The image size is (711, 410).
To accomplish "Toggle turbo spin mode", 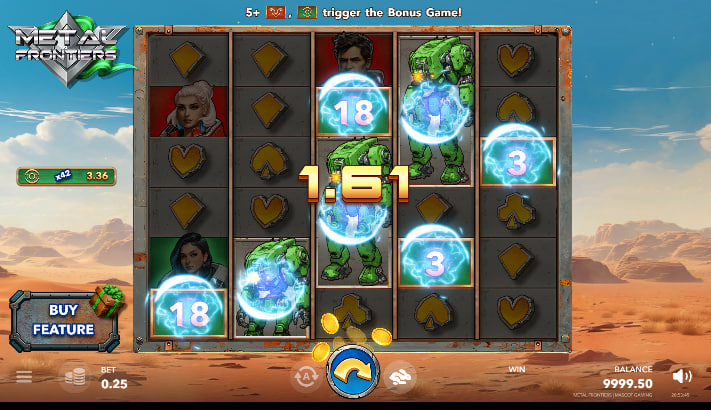I will (x=401, y=376).
